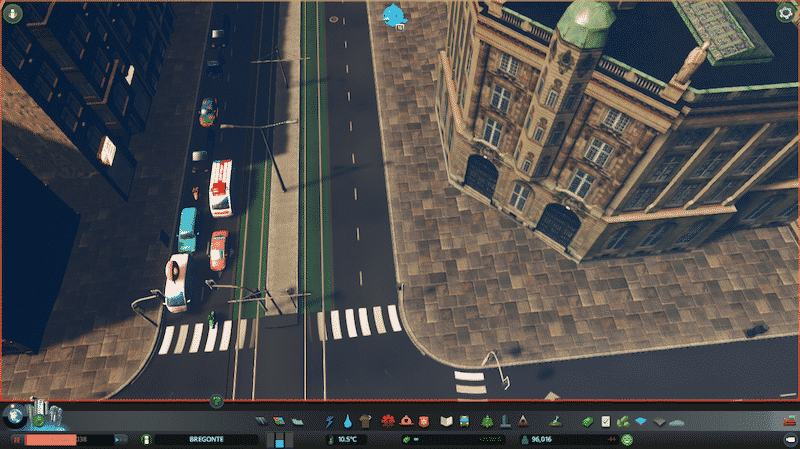Open the Roads build menu
Image resolution: width=800 pixels, height=449 pixels.
pyautogui.click(x=262, y=421)
